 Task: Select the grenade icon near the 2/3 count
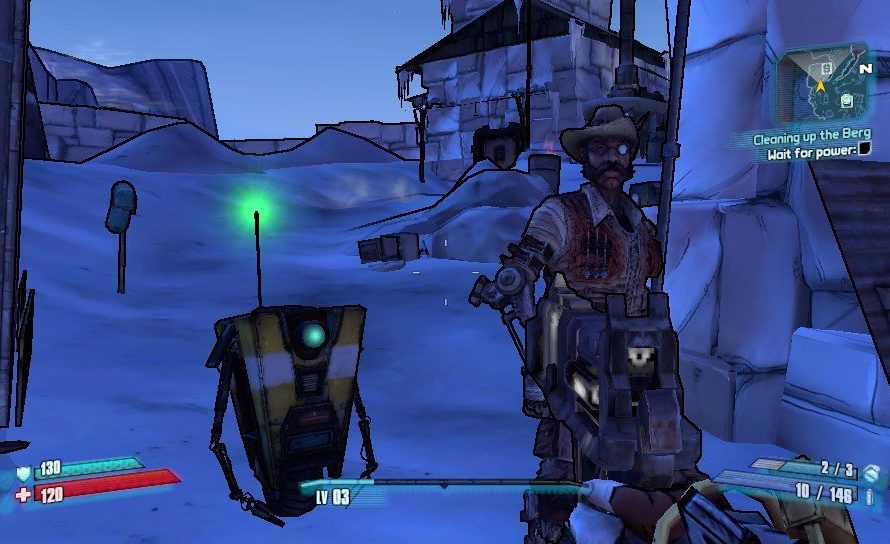point(871,472)
